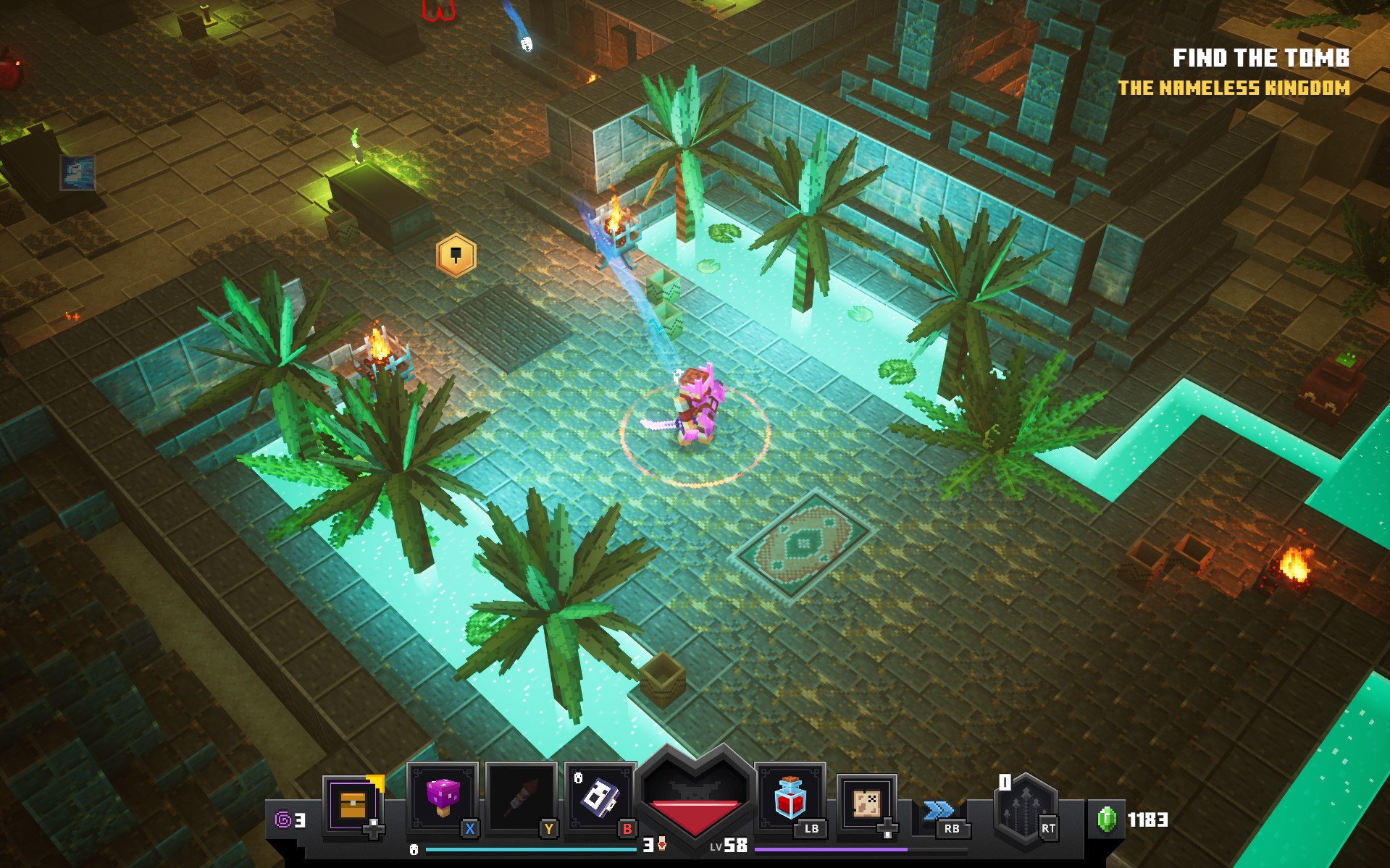The image size is (1390, 868).
Task: Drink the red health potion
Action: pyautogui.click(x=790, y=796)
